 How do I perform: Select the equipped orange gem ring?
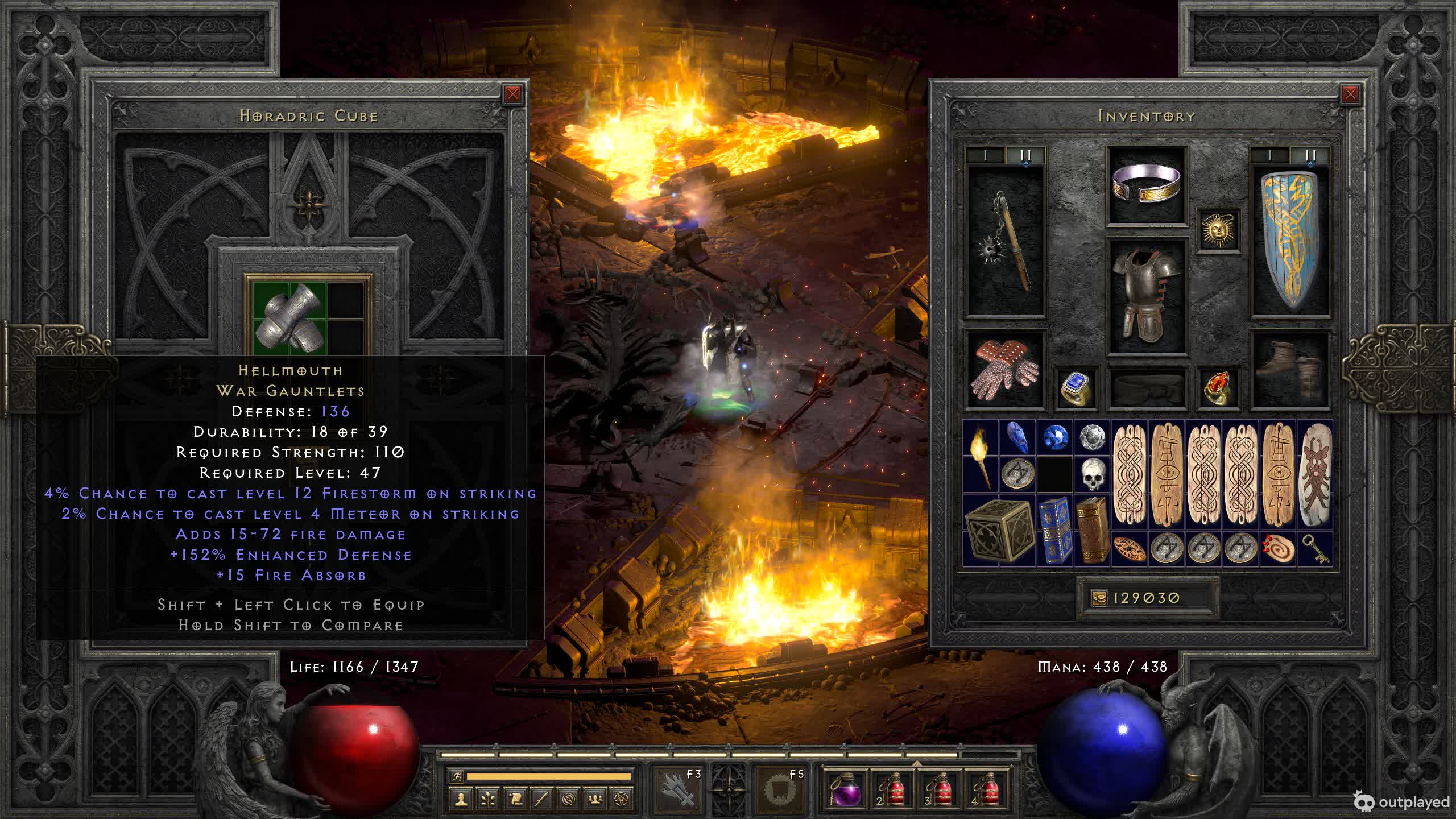click(x=1218, y=388)
